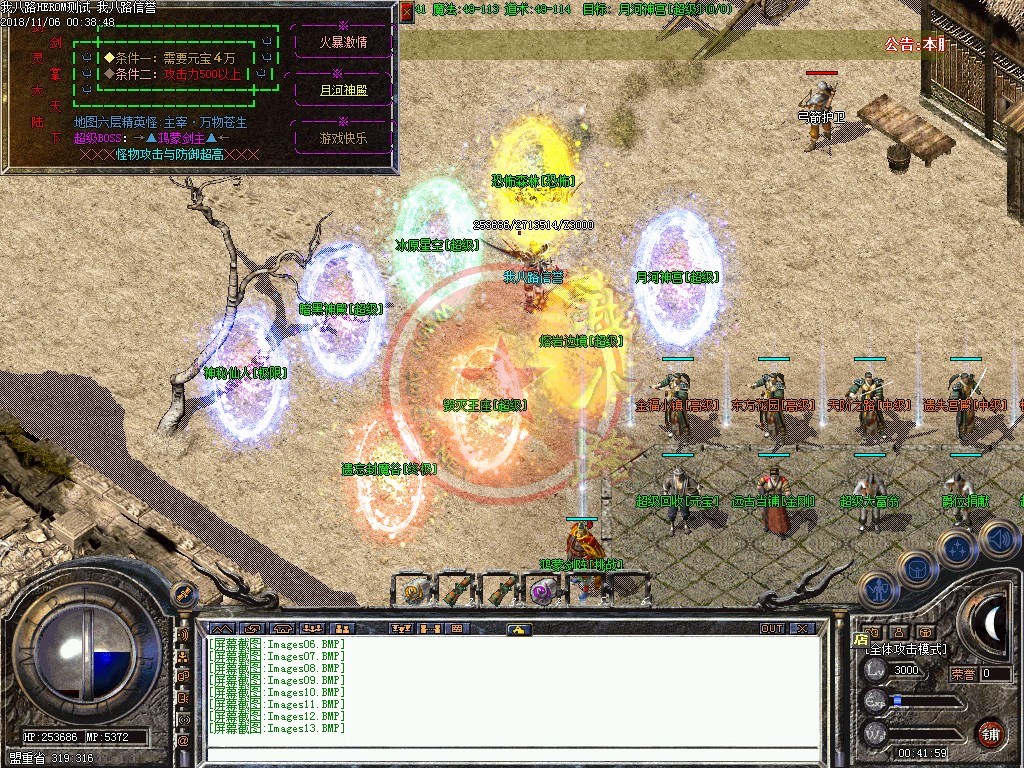Click the yellow center button above chat
Viewport: 1024px width, 768px height.
click(x=518, y=629)
